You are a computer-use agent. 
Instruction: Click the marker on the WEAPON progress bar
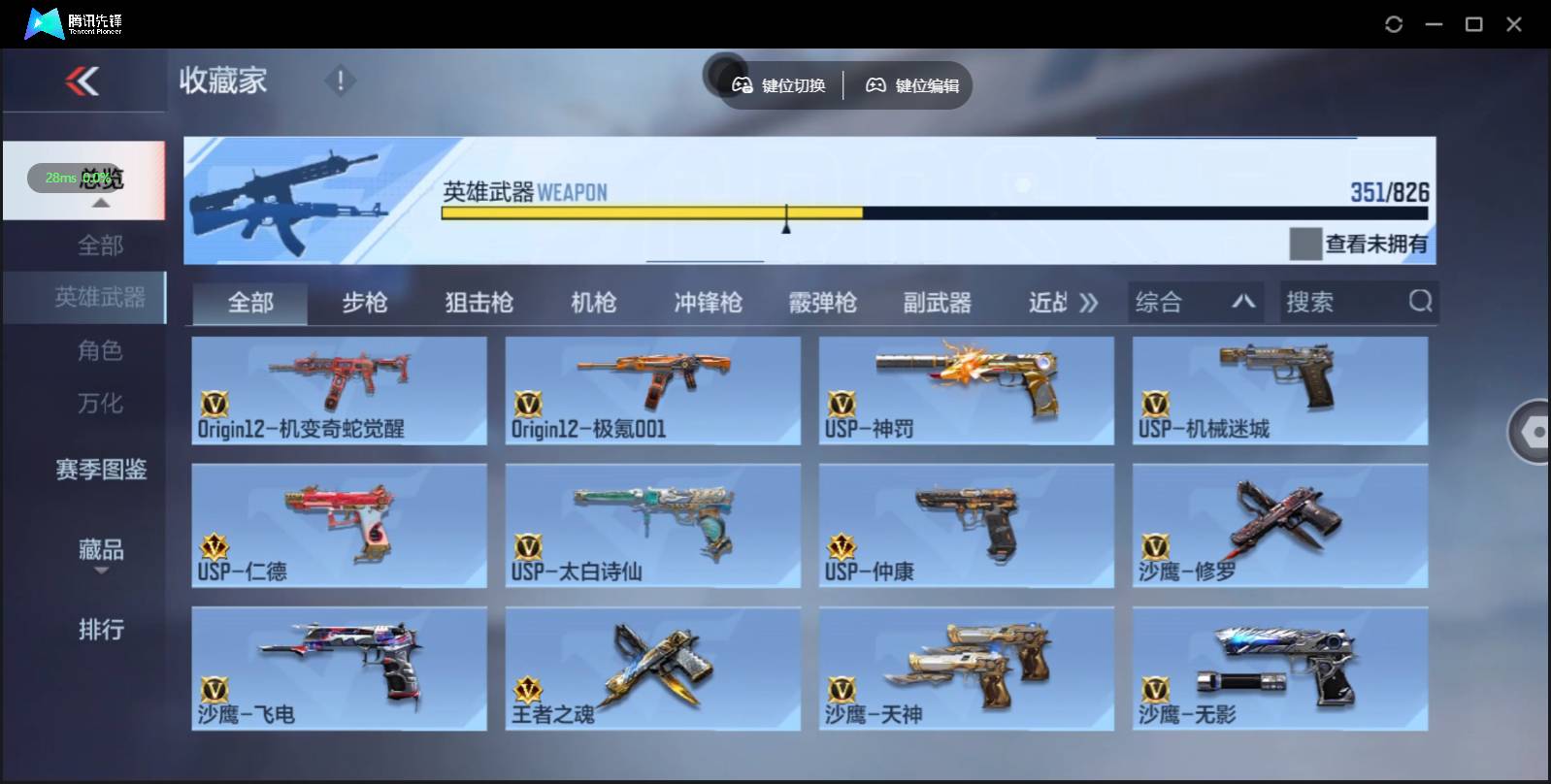(x=786, y=217)
